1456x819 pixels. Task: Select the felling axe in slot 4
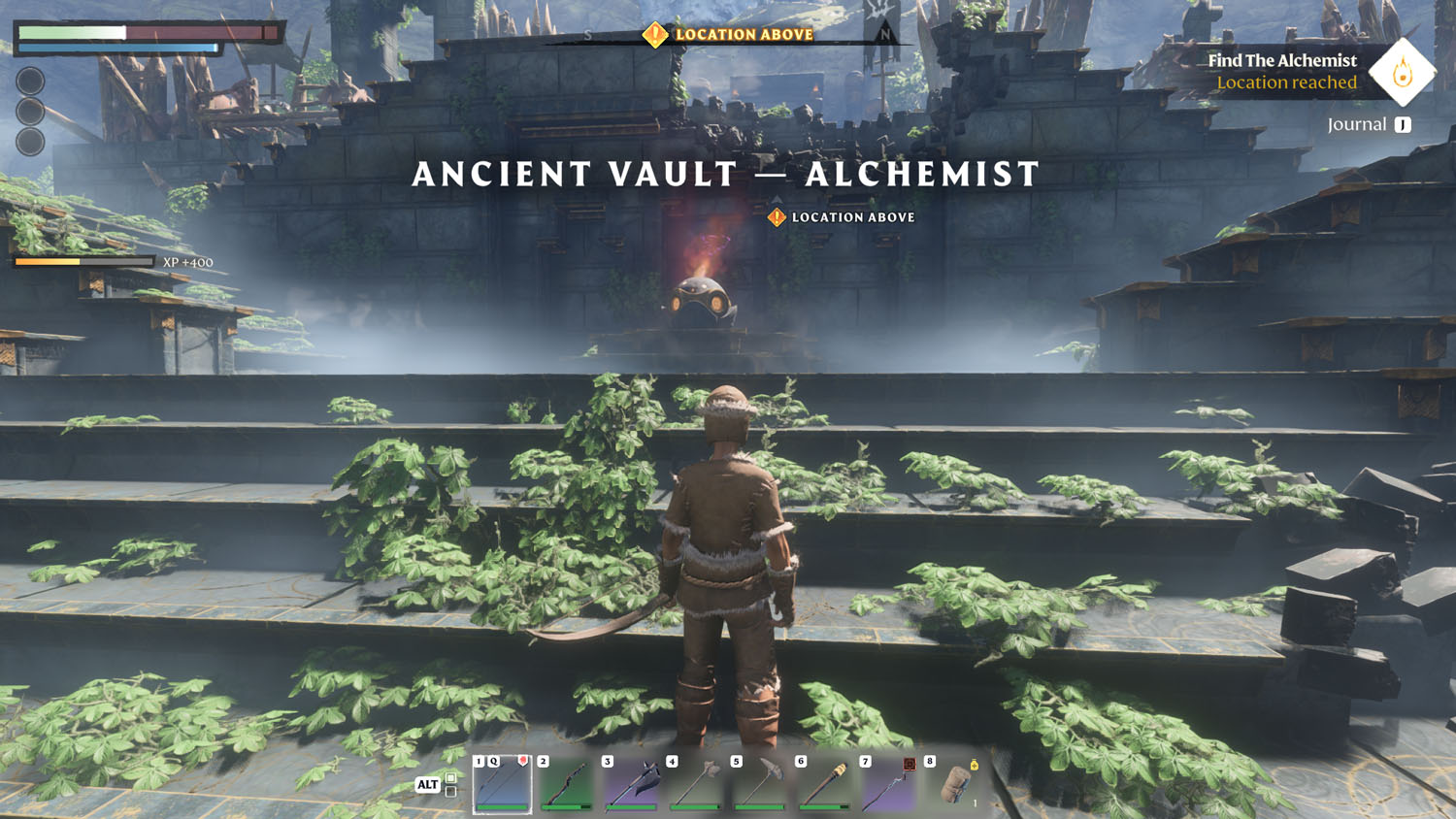pyautogui.click(x=696, y=784)
